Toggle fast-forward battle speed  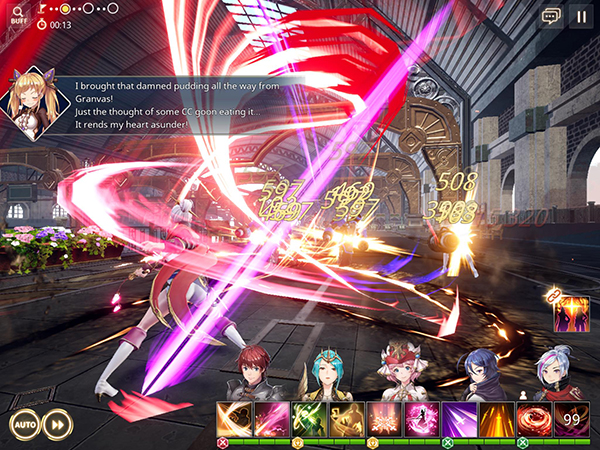tap(59, 423)
